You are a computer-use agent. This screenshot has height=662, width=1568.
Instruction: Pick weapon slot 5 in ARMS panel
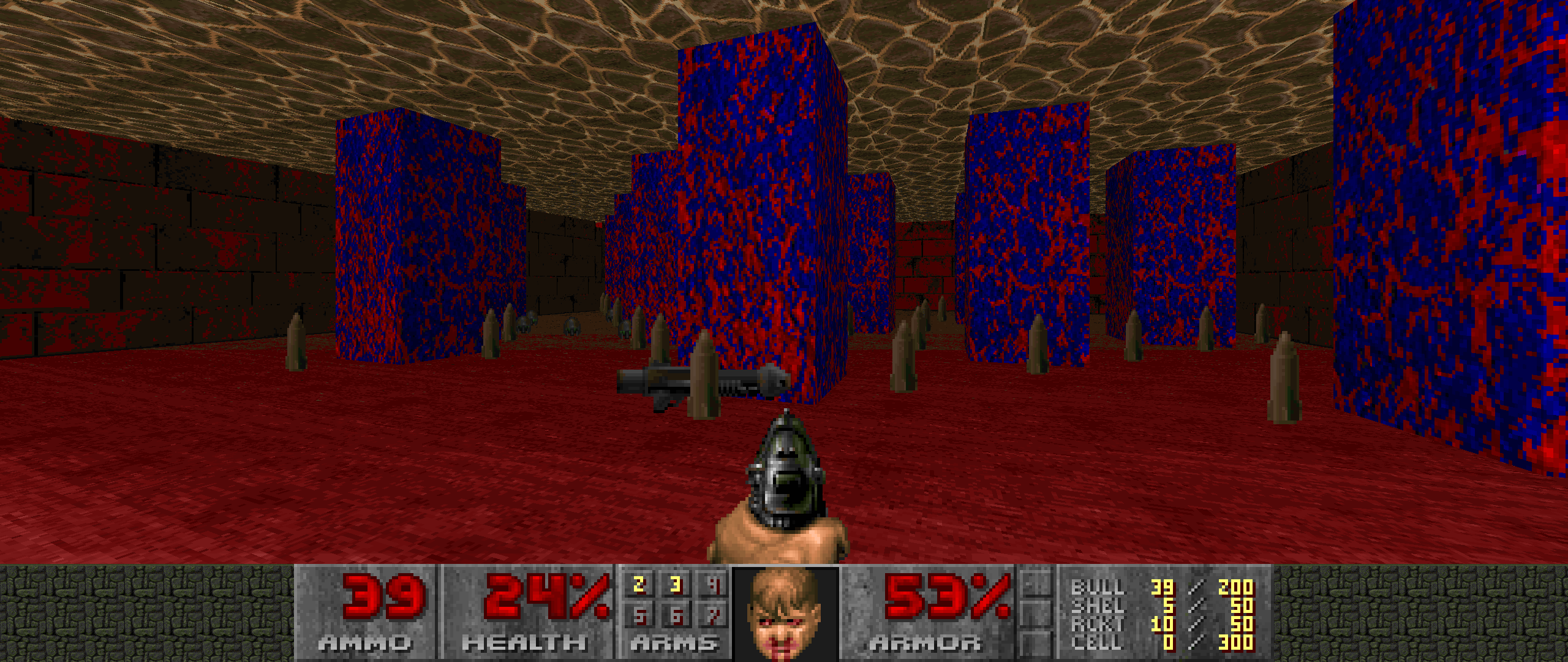click(639, 615)
